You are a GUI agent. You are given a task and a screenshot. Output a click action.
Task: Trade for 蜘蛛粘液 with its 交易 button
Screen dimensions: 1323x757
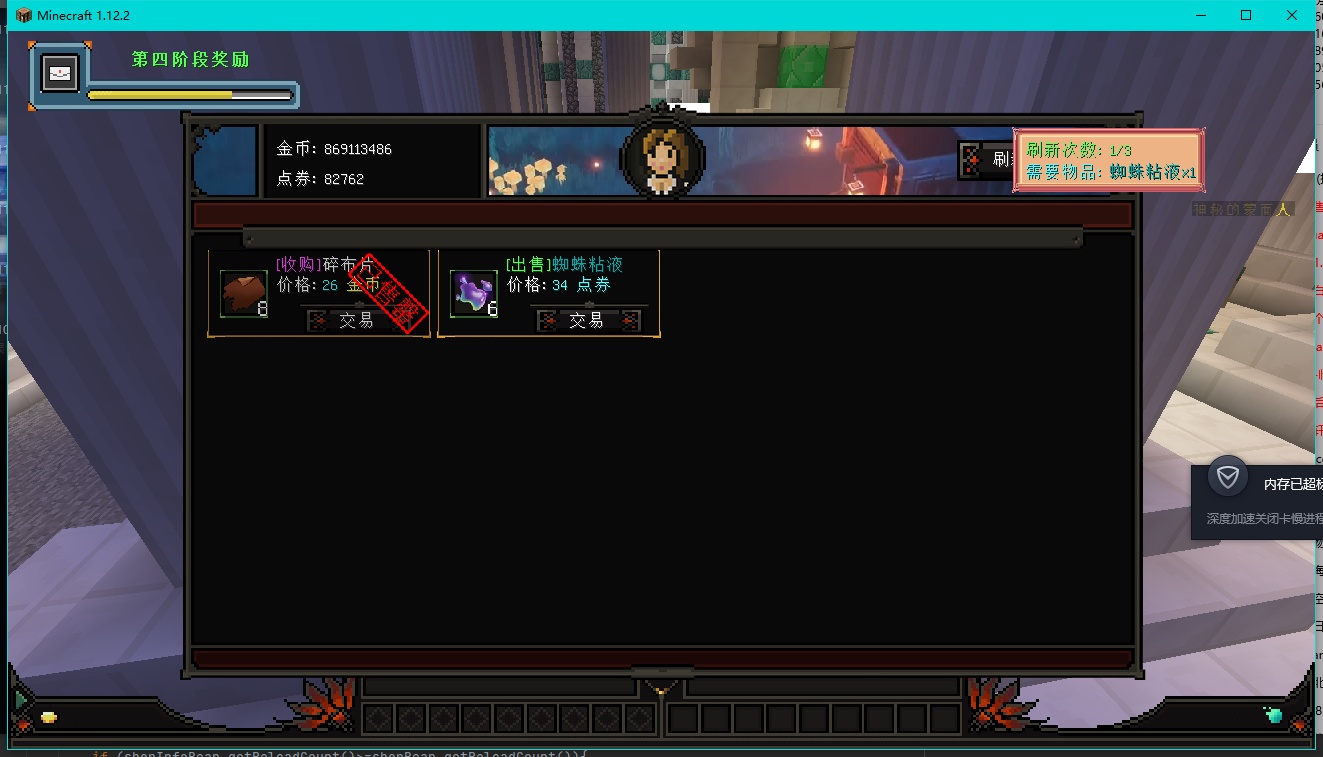587,320
